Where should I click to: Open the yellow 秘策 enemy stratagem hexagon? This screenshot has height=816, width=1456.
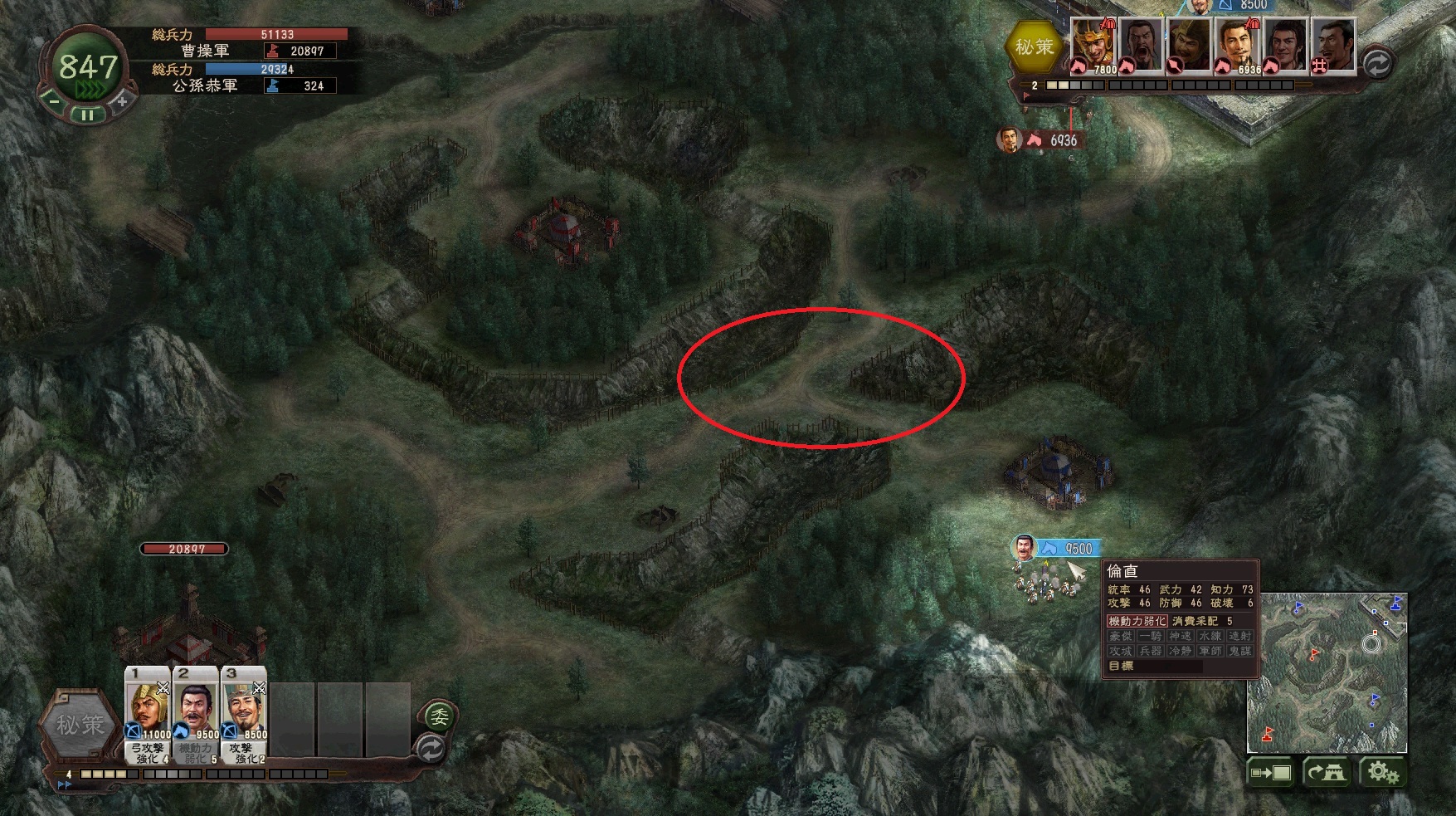click(1034, 47)
